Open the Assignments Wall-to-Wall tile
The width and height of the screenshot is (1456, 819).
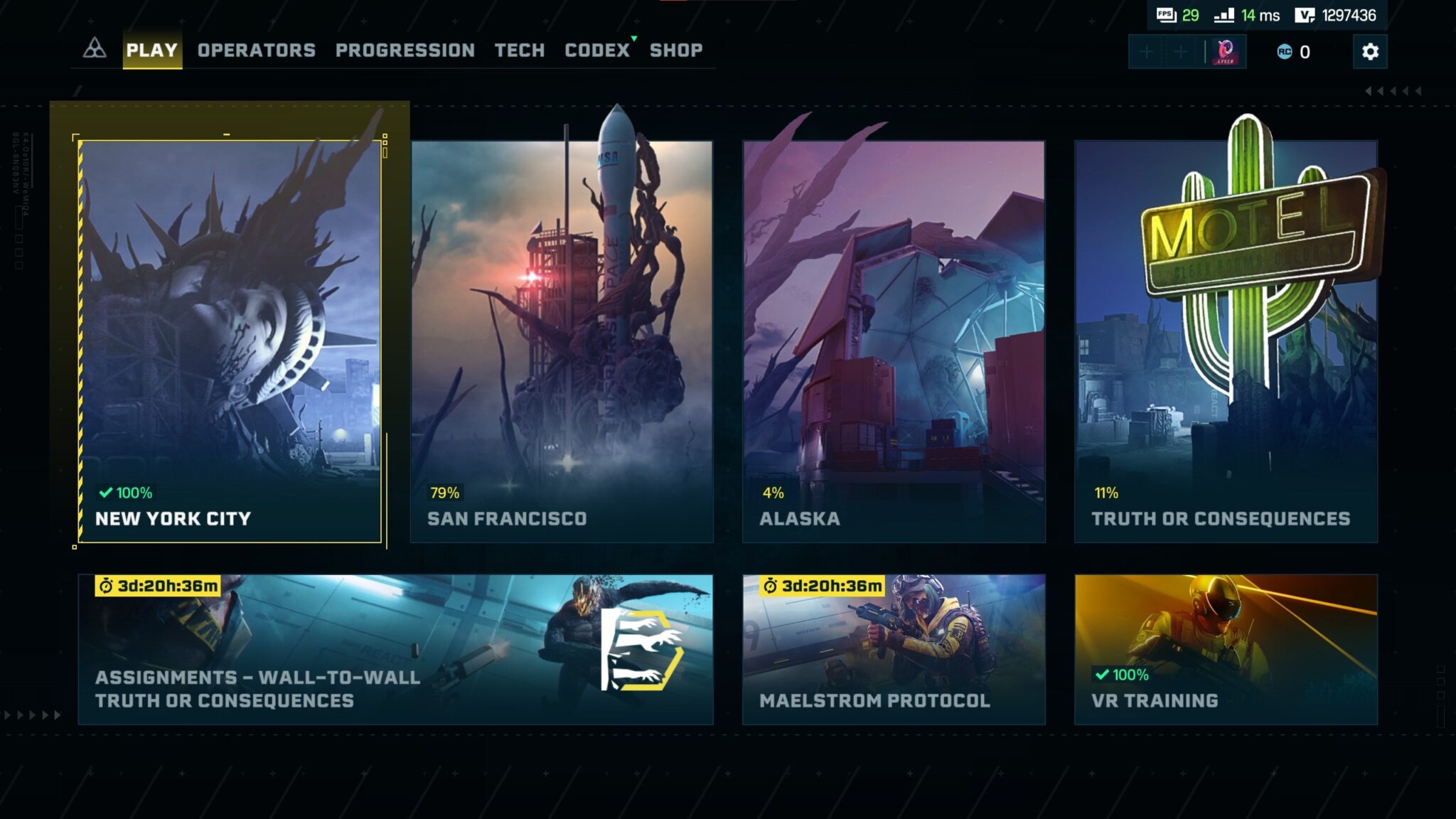(395, 649)
